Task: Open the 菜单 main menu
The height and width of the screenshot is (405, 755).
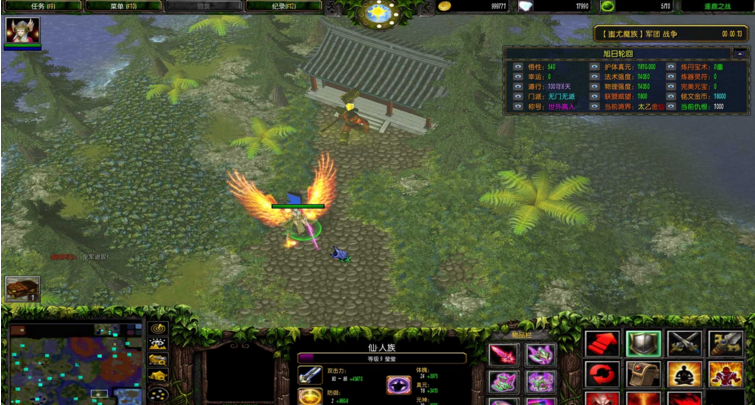Action: (x=121, y=6)
